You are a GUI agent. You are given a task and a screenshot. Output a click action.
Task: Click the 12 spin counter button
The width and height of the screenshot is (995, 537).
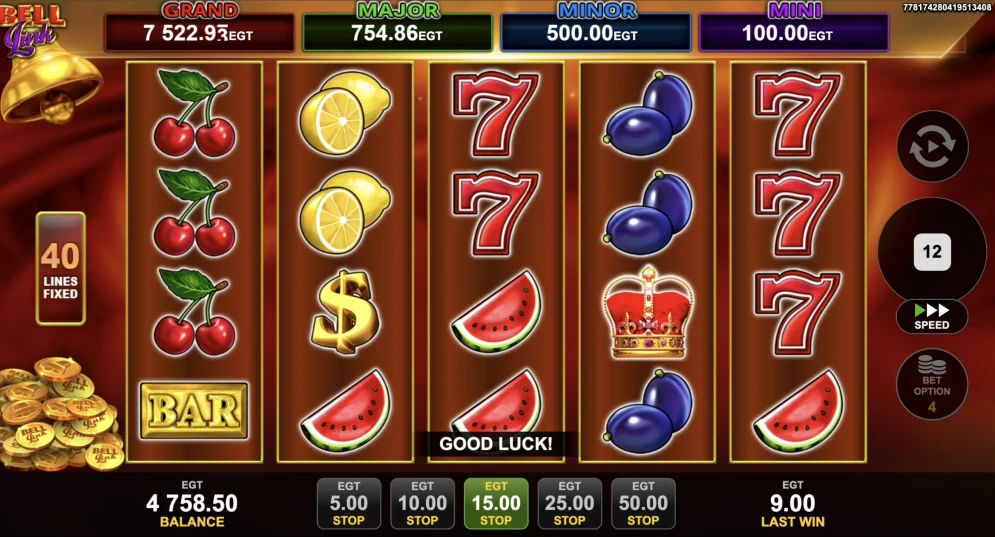pyautogui.click(x=932, y=252)
